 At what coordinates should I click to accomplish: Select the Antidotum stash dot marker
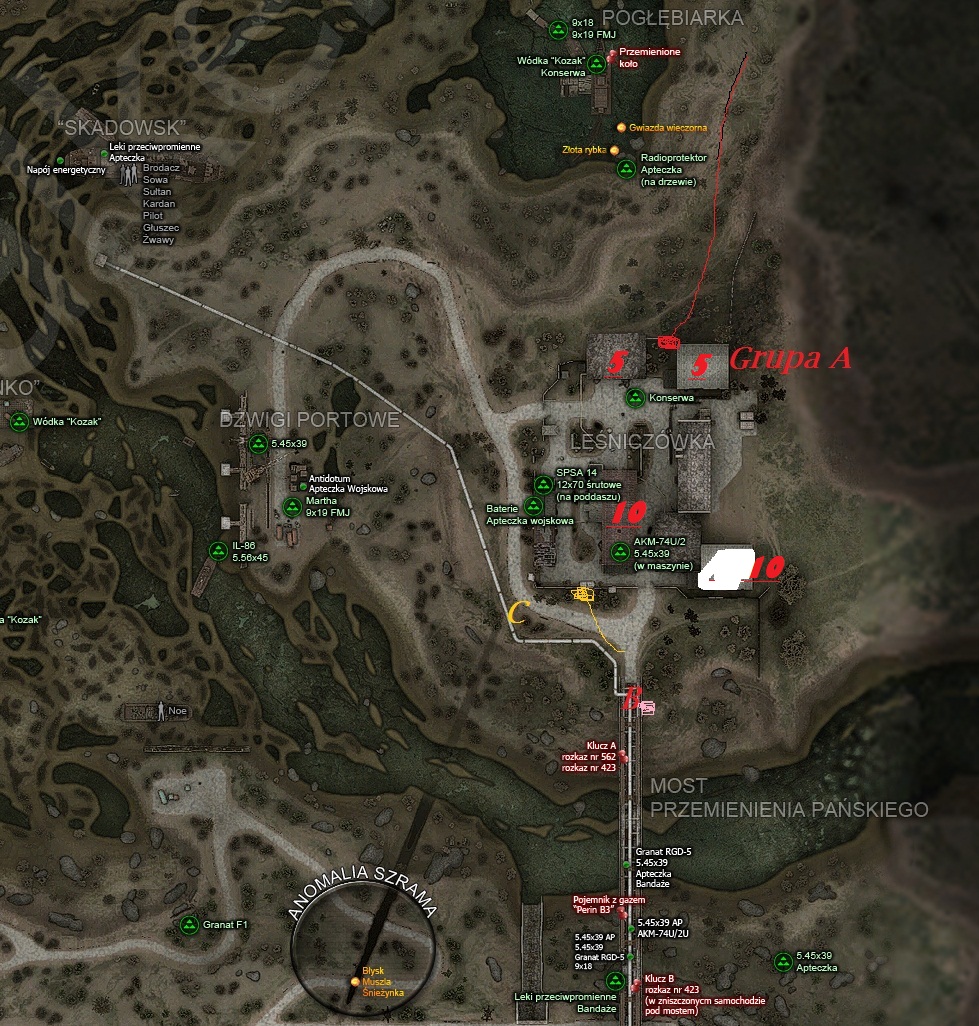(x=304, y=487)
